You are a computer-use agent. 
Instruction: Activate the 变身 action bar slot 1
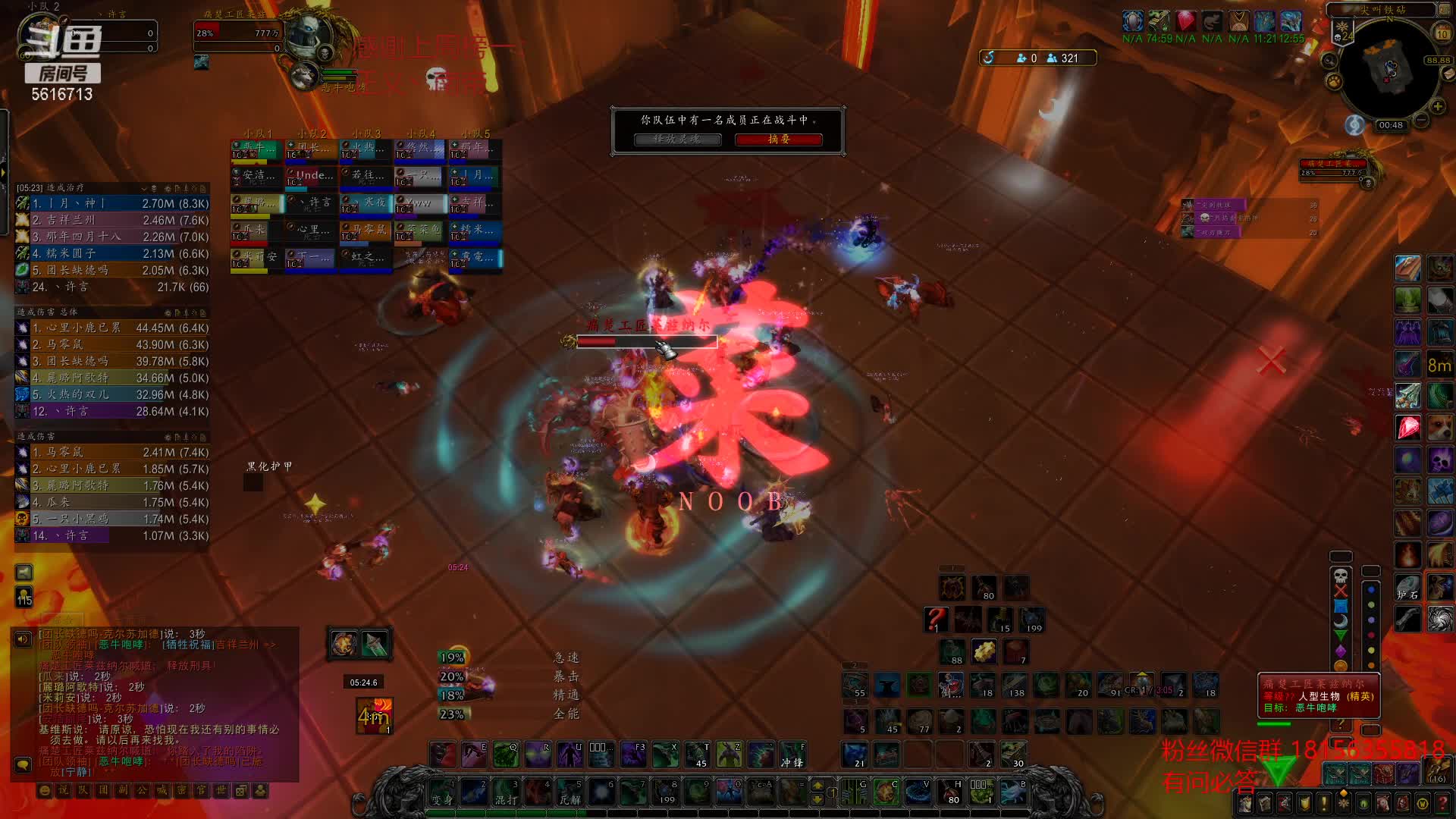pyautogui.click(x=442, y=792)
